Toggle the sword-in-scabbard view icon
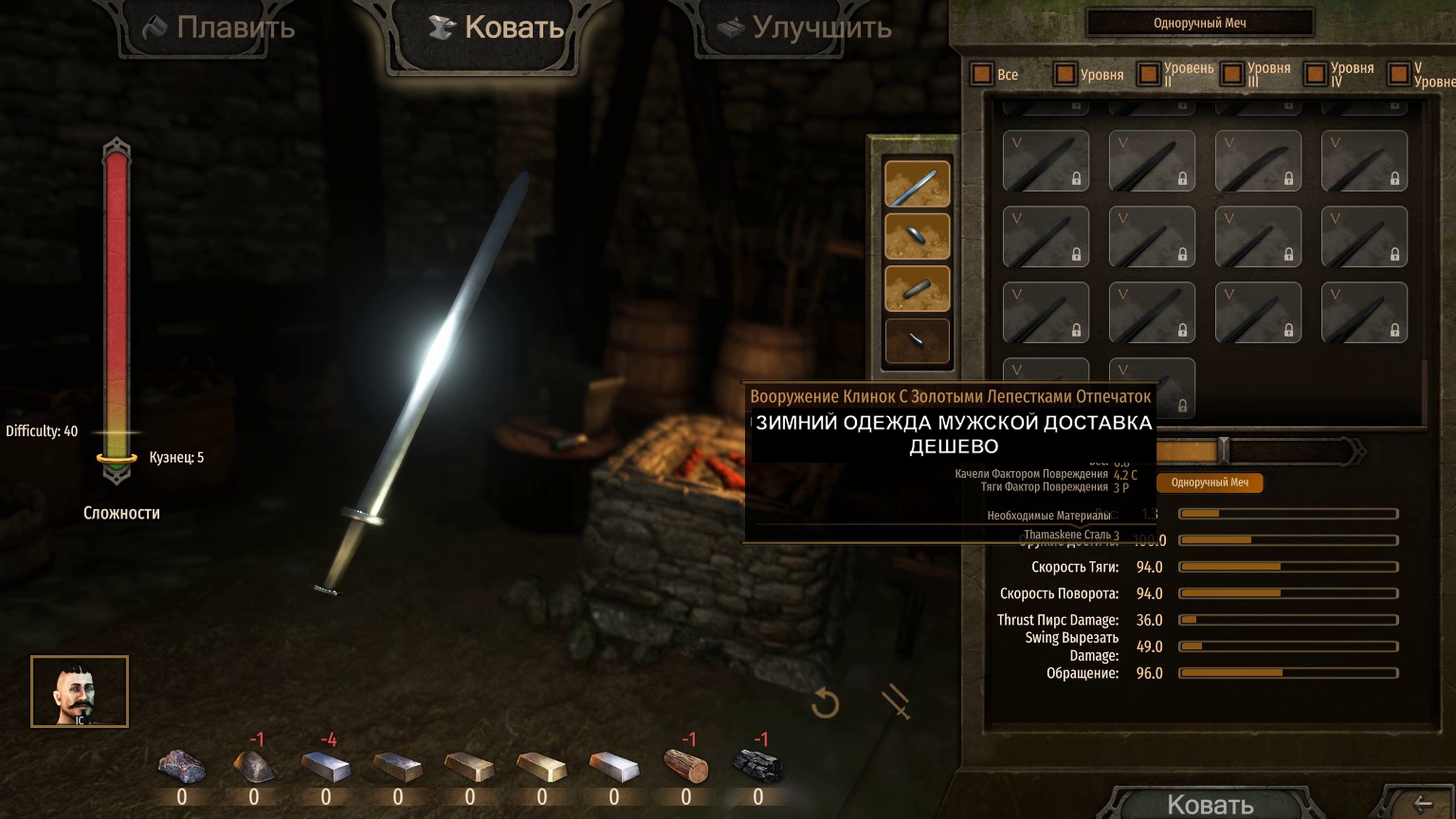The height and width of the screenshot is (819, 1456). pos(896,702)
